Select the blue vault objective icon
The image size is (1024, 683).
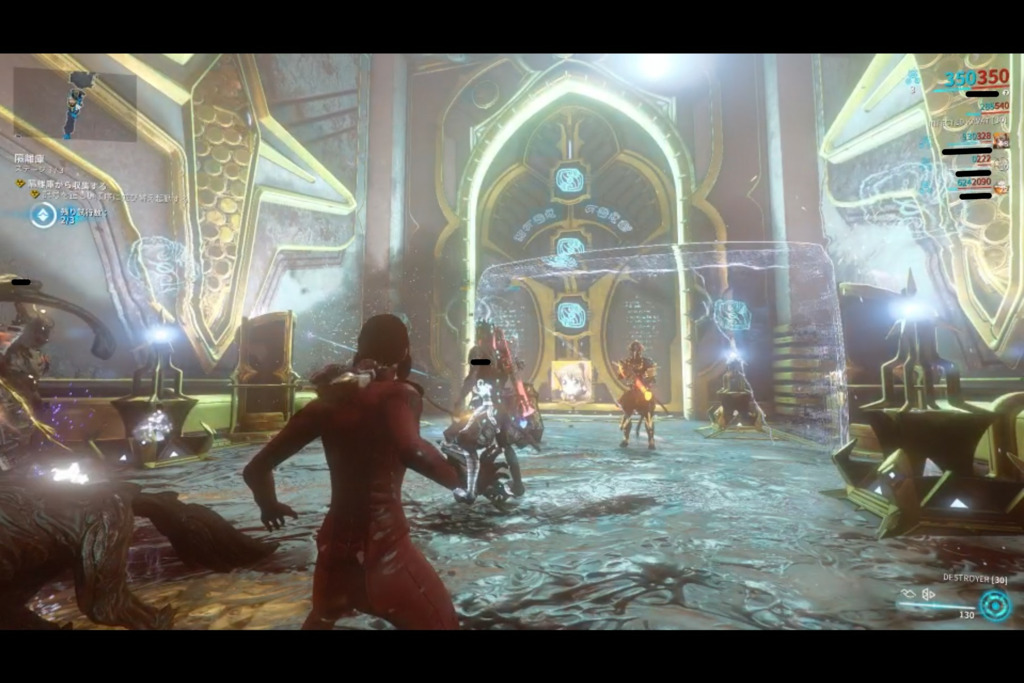pyautogui.click(x=43, y=215)
